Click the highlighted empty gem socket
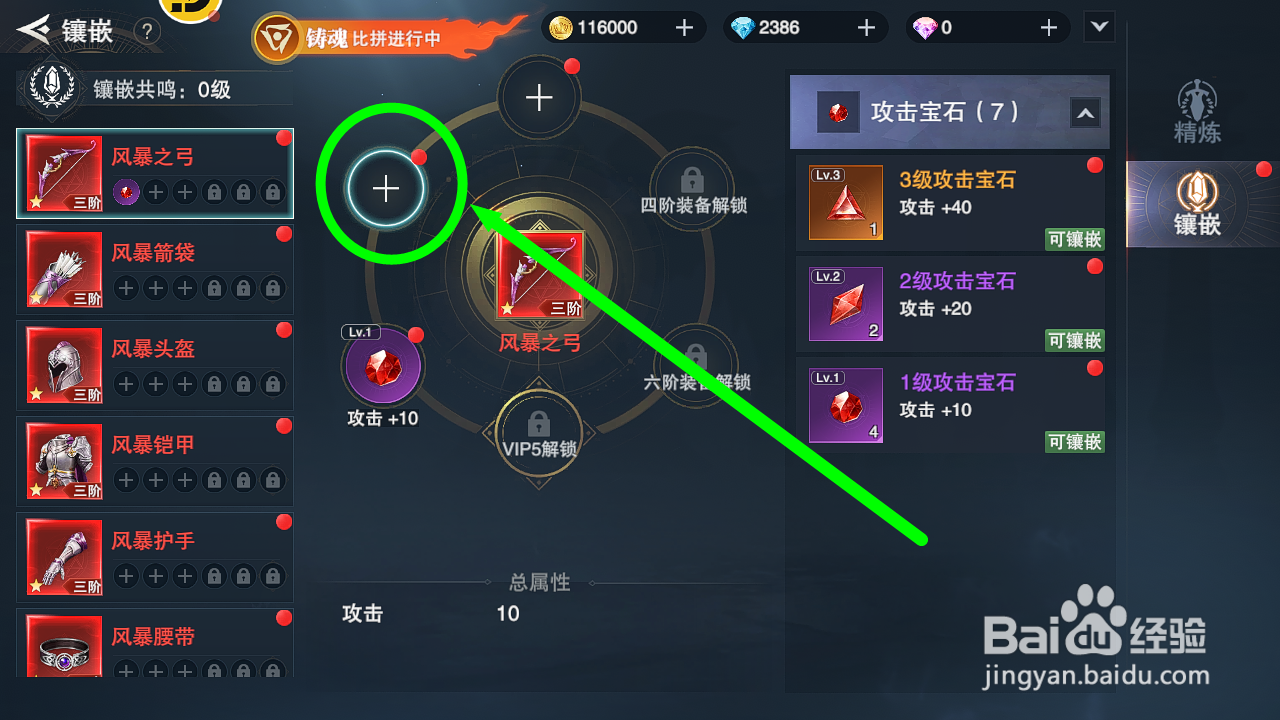Screen dimensions: 1280x720 (385, 188)
